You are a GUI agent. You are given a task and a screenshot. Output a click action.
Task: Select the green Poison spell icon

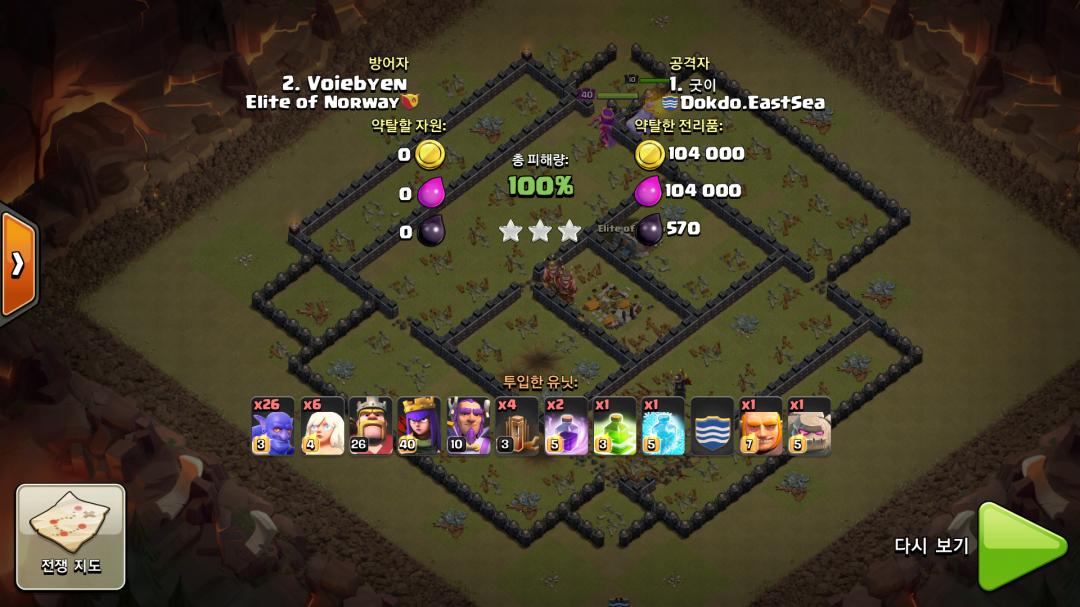[615, 427]
